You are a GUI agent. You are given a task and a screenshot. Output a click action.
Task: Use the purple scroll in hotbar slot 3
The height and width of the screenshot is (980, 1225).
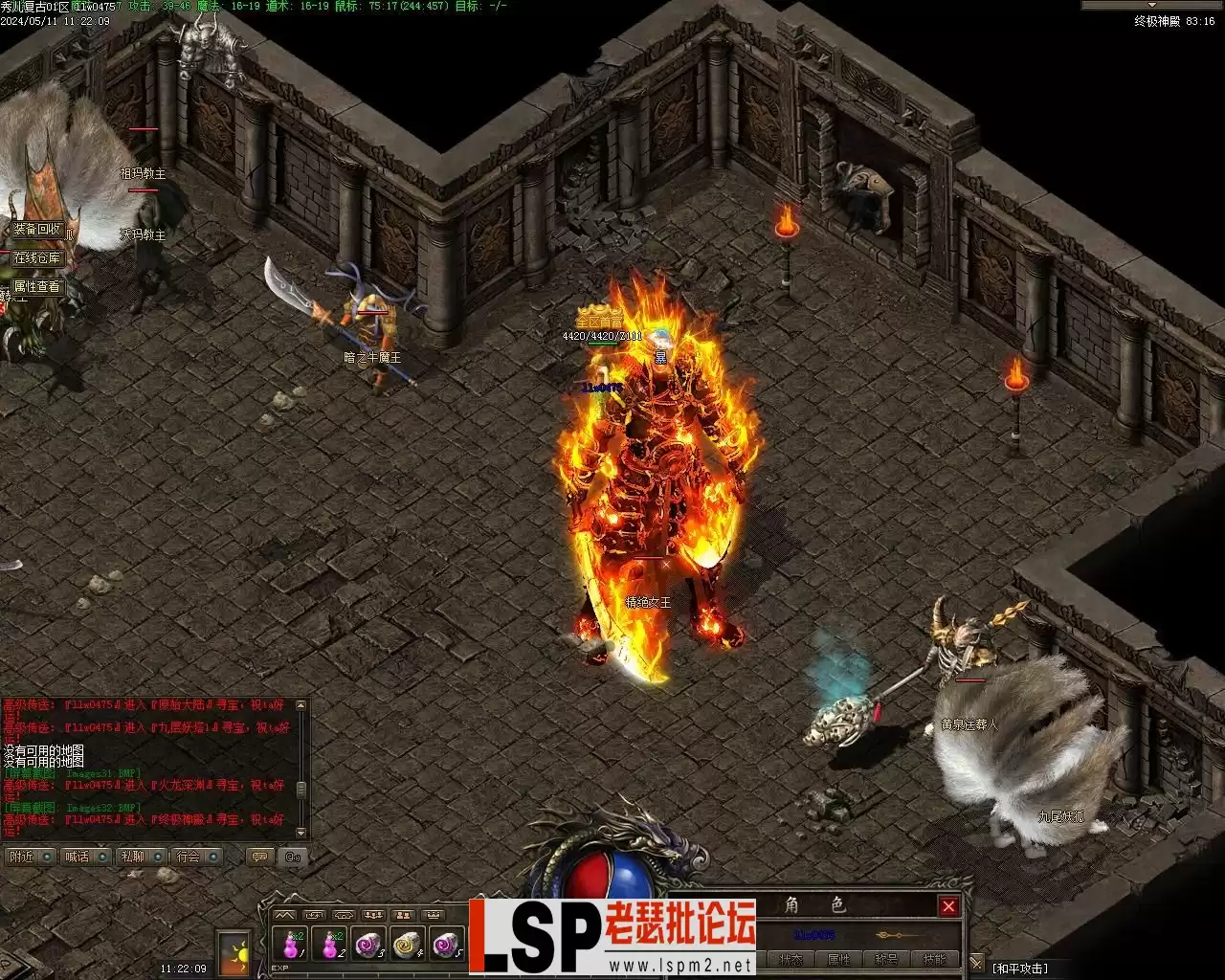[x=368, y=945]
